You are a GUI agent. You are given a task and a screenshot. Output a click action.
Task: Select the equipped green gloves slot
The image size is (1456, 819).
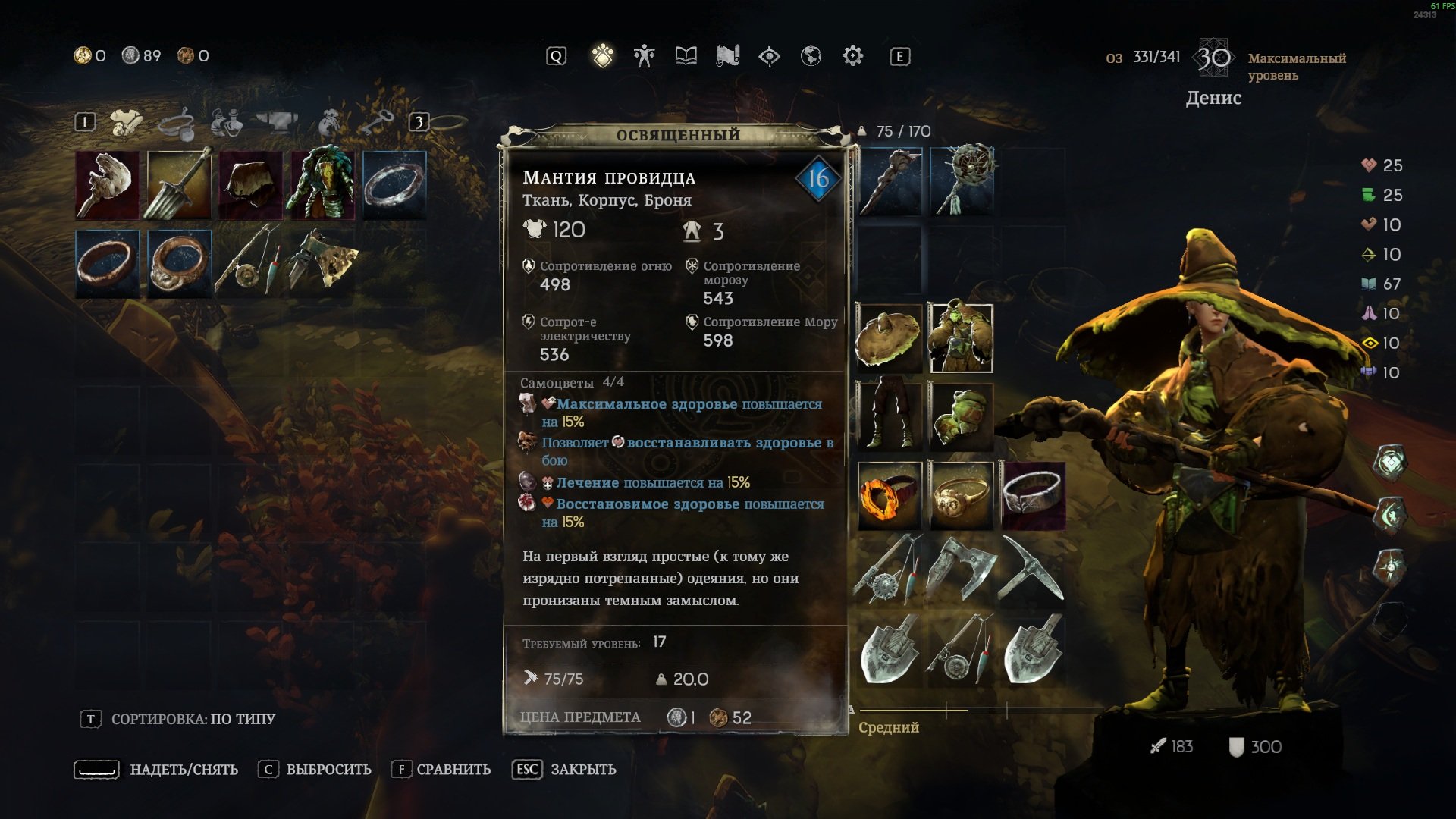point(961,416)
